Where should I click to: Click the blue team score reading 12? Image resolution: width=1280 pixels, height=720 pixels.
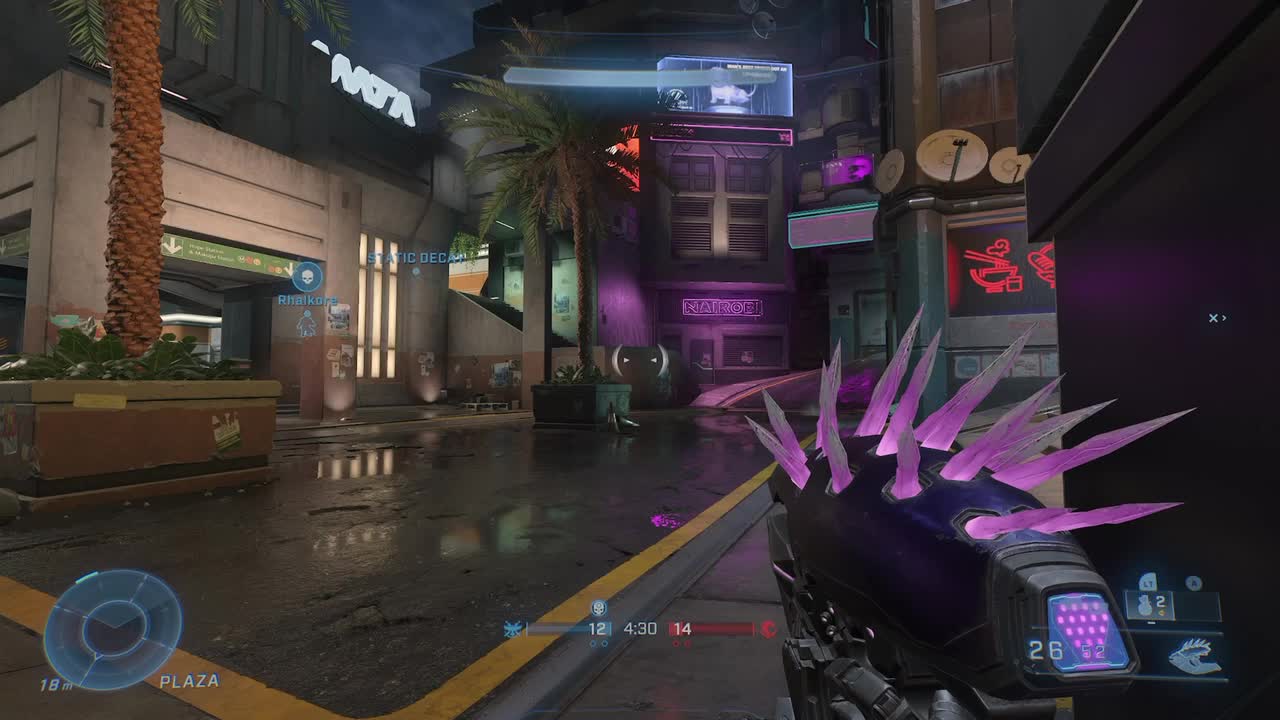pos(597,629)
